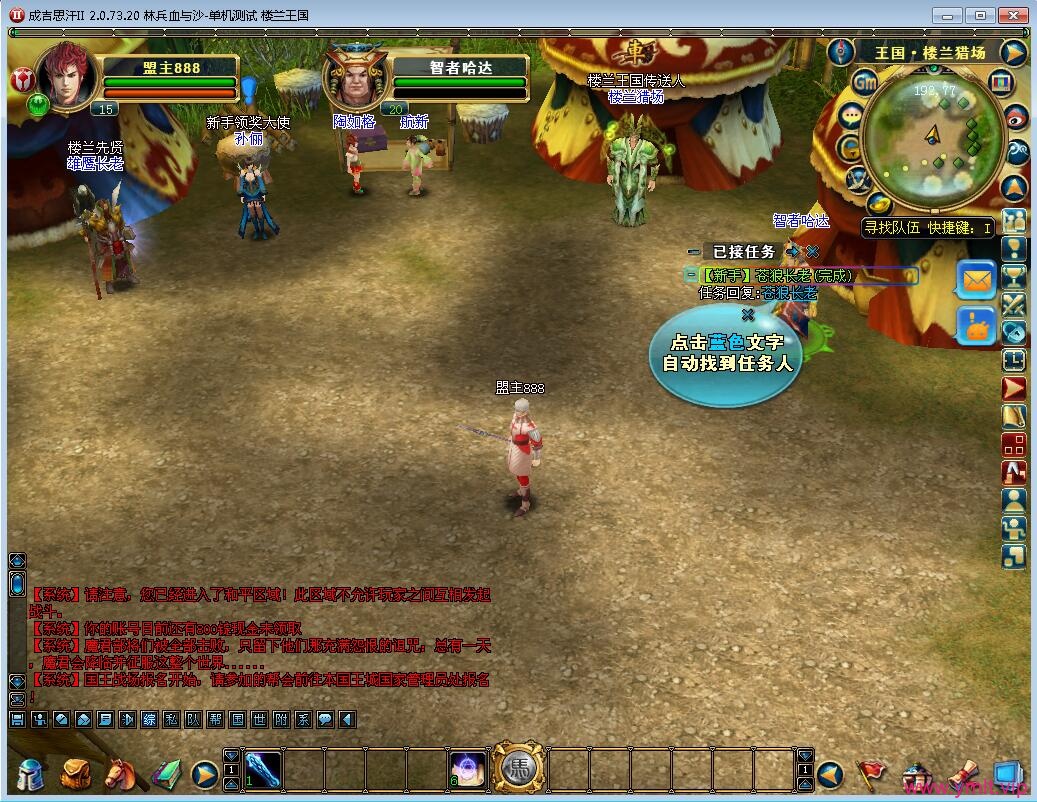Viewport: 1037px width, 802px height.
Task: Click the 盟主888 player portrait
Action: point(68,78)
